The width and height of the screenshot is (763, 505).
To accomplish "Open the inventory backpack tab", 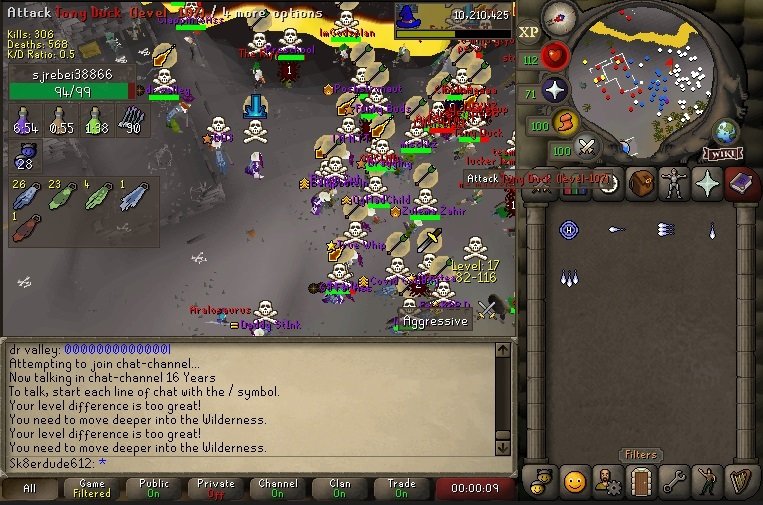I will pyautogui.click(x=641, y=184).
